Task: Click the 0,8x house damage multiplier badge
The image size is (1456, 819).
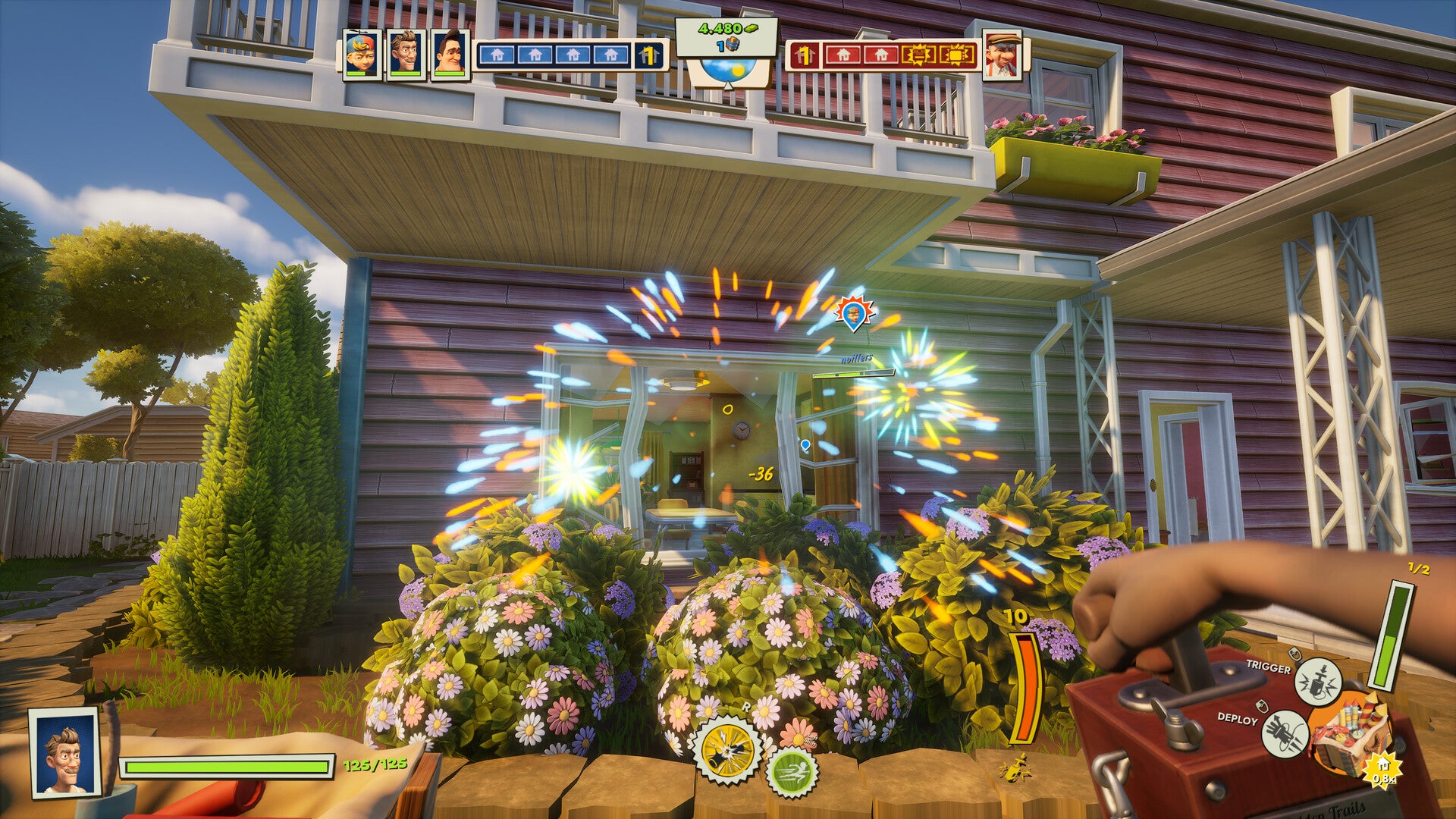Action: [1382, 771]
